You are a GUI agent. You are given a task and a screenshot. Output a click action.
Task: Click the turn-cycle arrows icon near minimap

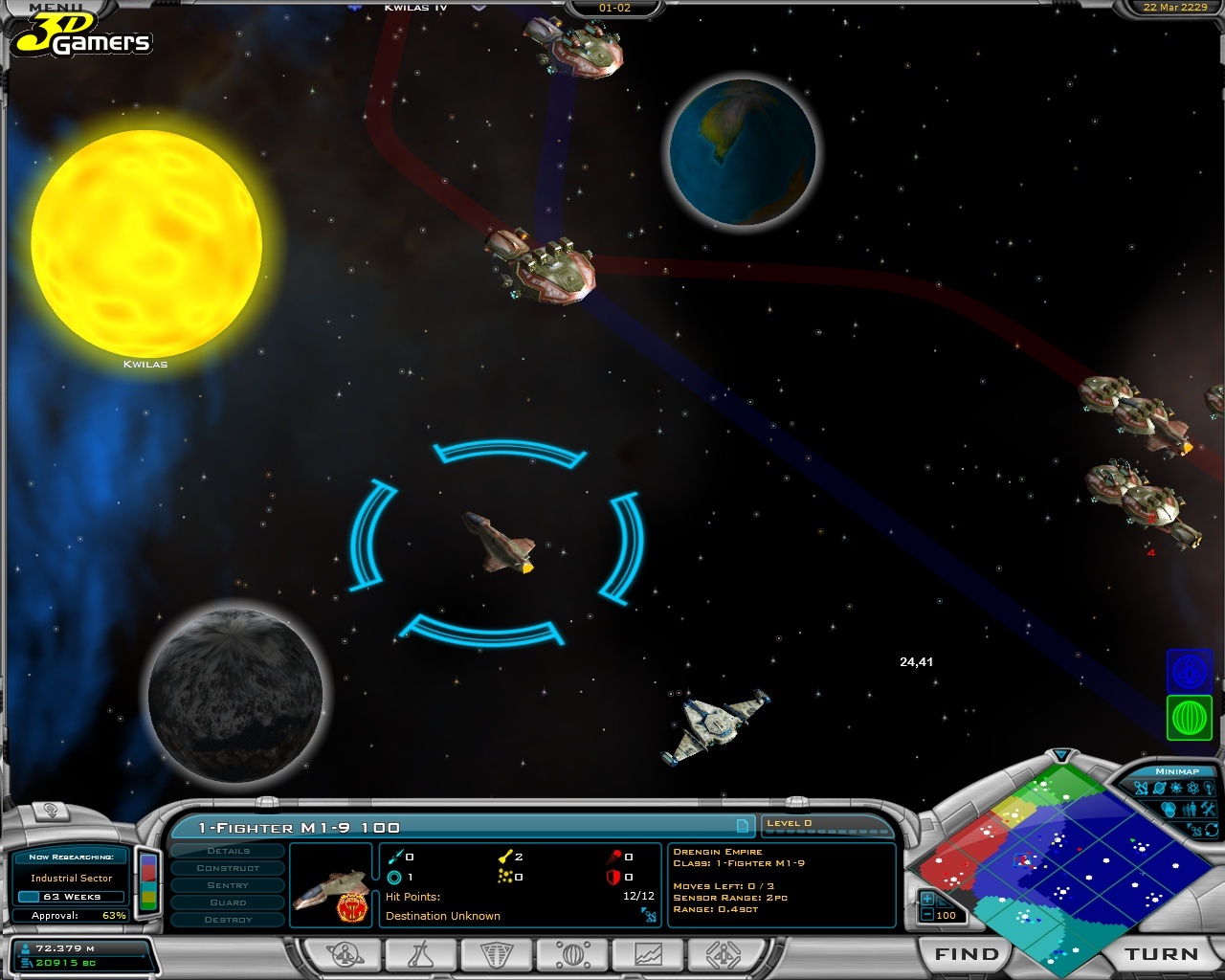tap(1212, 830)
